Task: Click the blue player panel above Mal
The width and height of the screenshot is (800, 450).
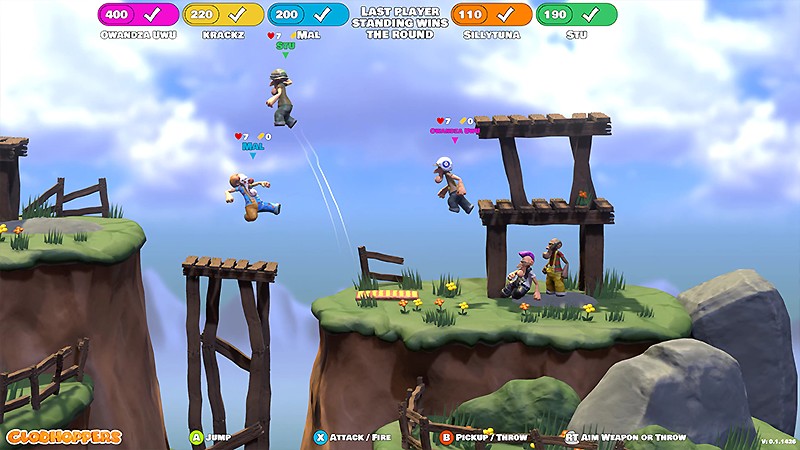Action: pos(308,15)
